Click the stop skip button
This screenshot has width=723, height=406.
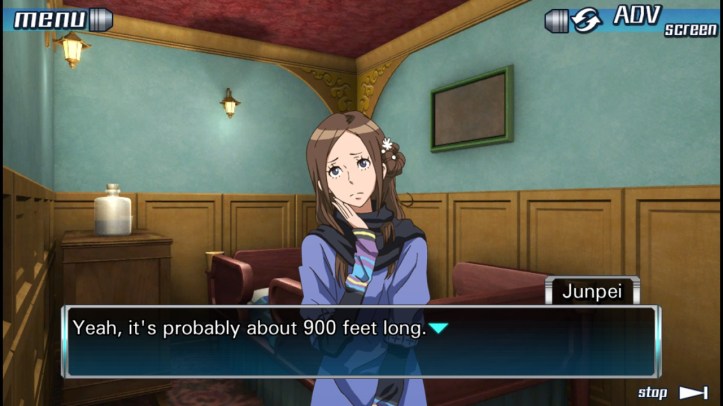point(674,392)
